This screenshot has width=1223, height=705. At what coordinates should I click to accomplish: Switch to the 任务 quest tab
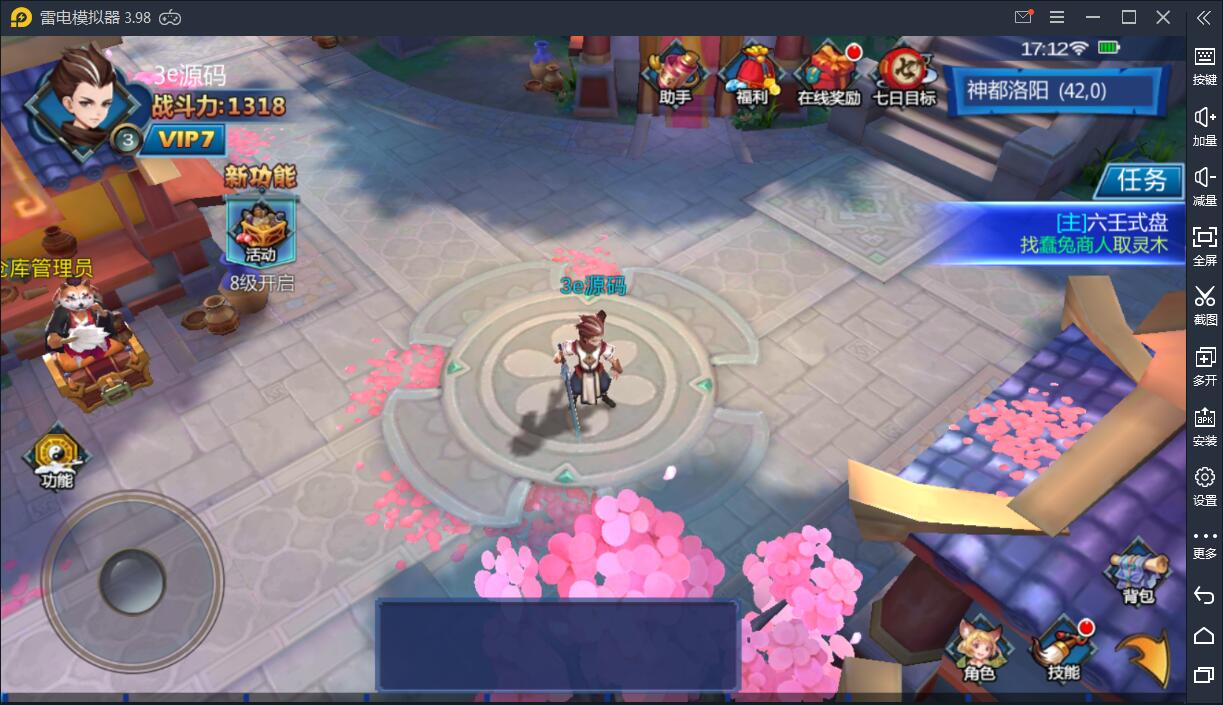(1141, 180)
